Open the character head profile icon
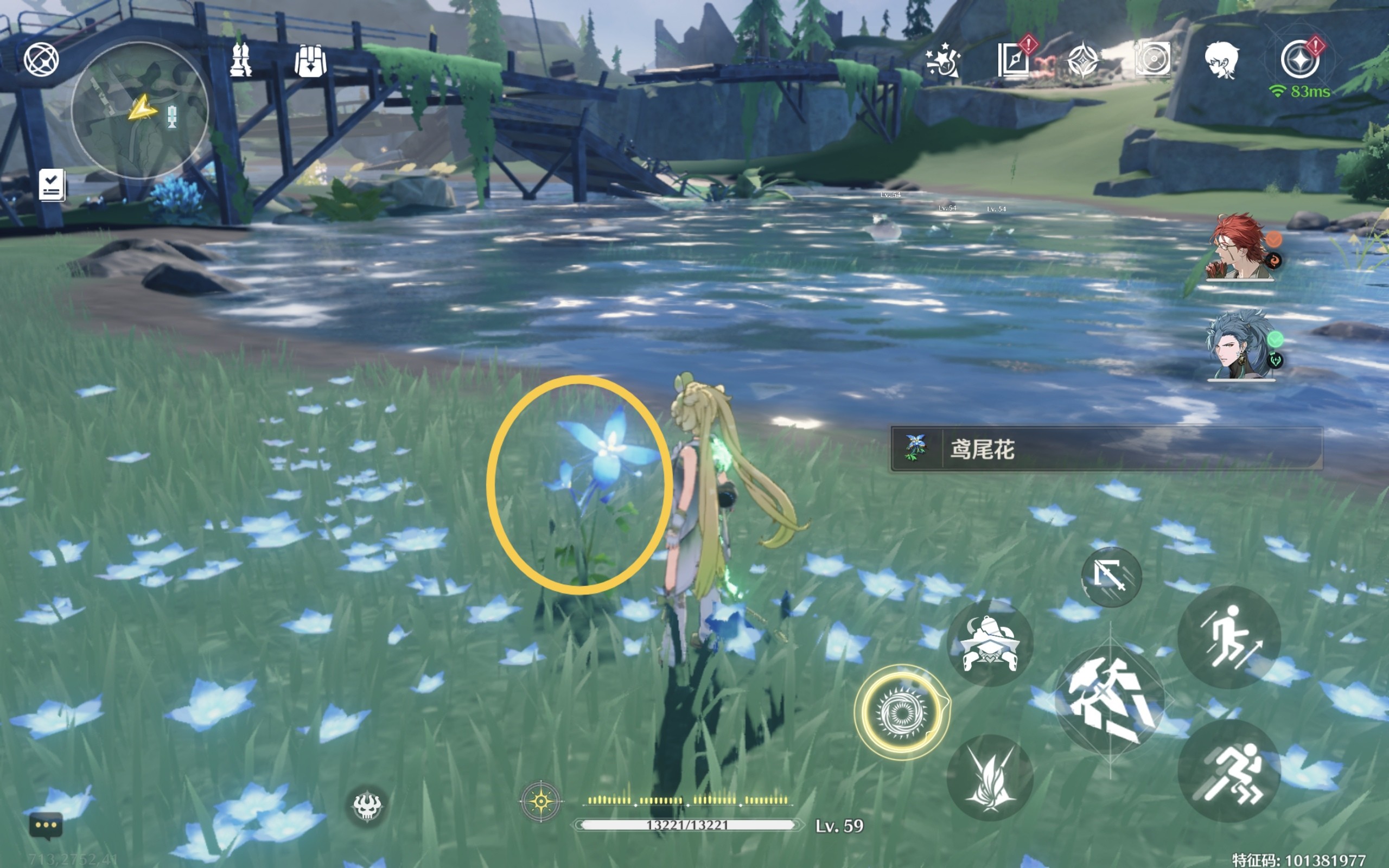Image resolution: width=1389 pixels, height=868 pixels. [x=1221, y=60]
